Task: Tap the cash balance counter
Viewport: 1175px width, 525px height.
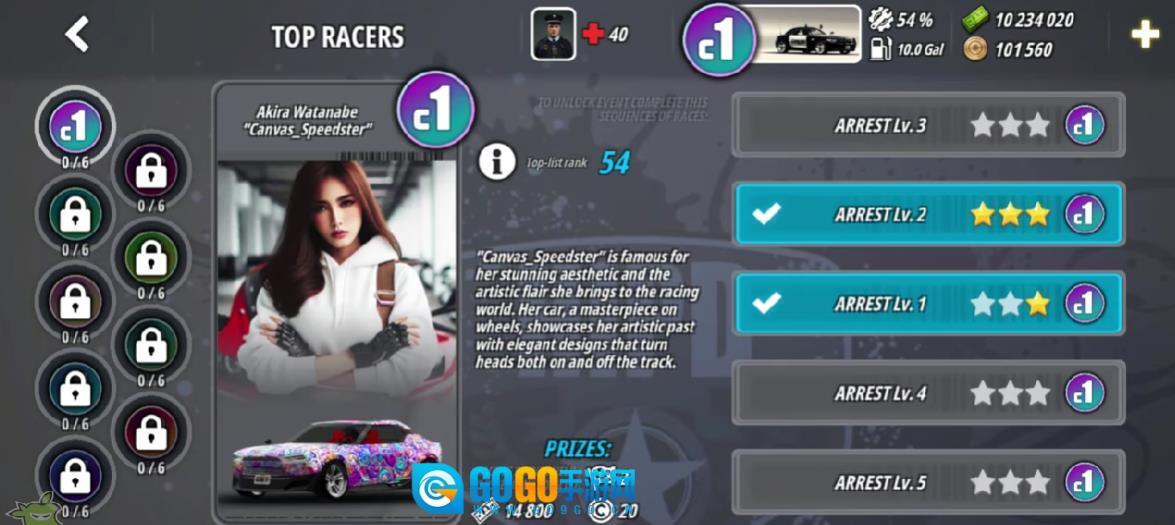Action: (x=1018, y=20)
